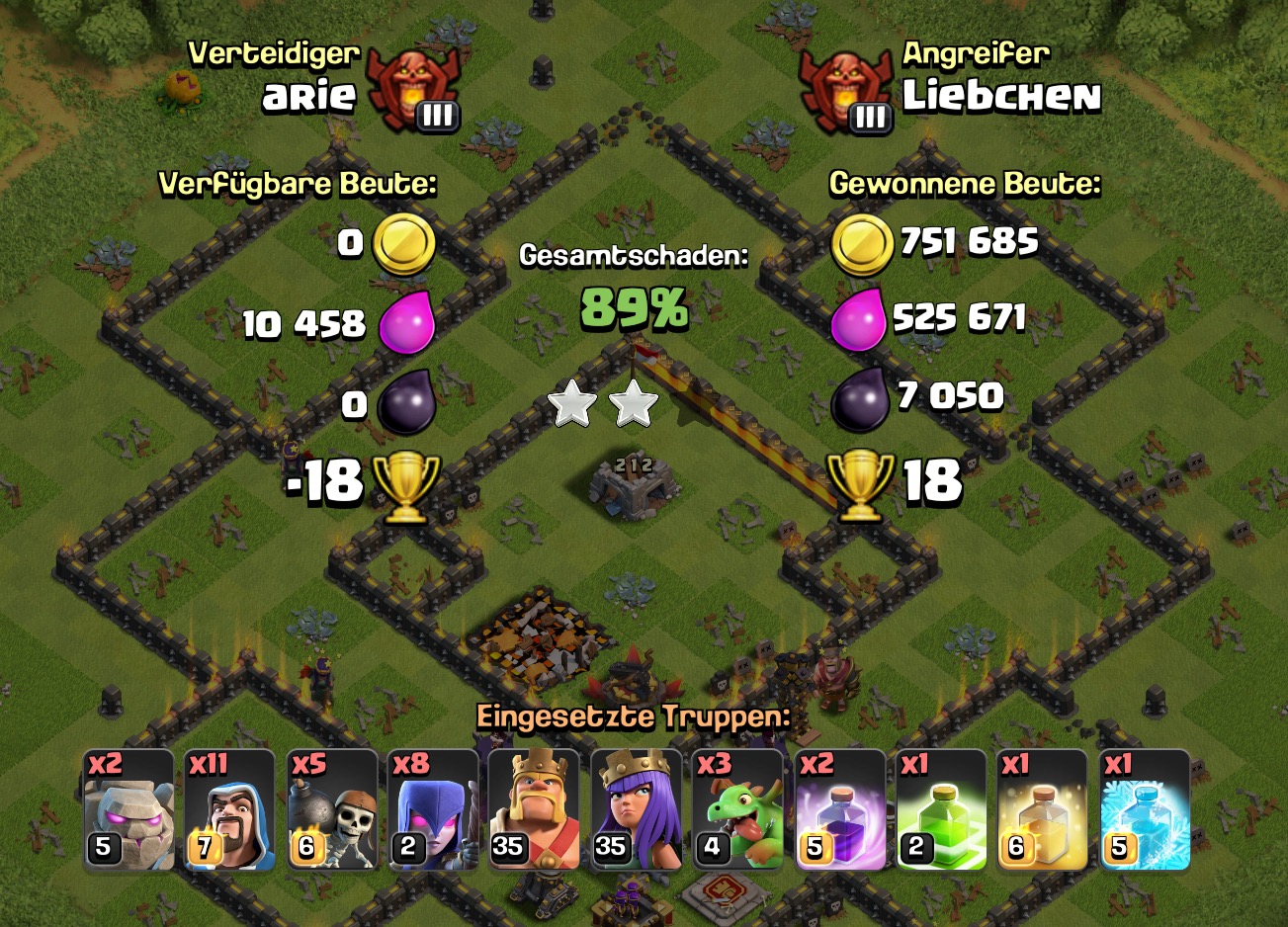Screen dimensions: 1288x927
Task: Select the Barbarian King hero card
Action: (535, 809)
